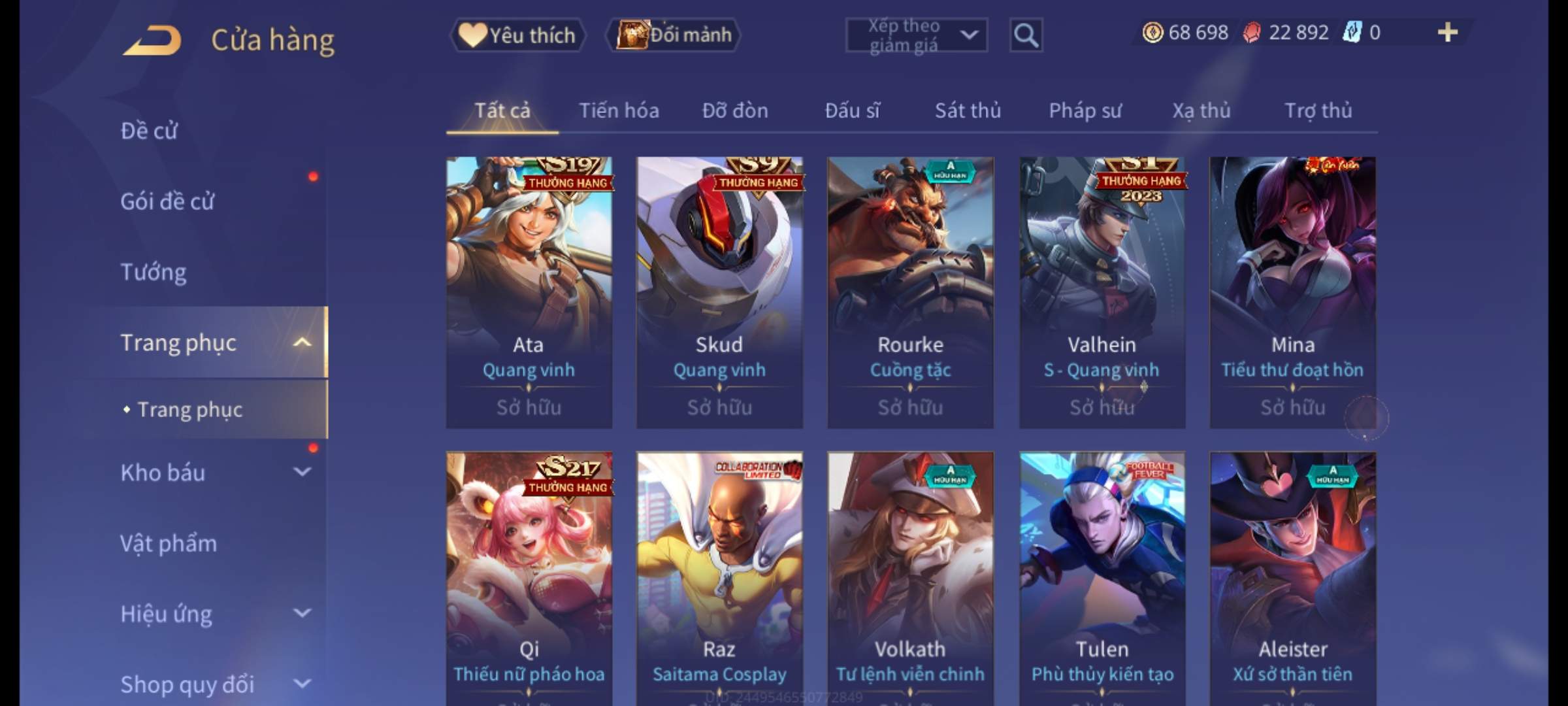Viewport: 1568px width, 706px height.
Task: Pick the Mina Tiểu thư đoạt hồn card
Action: (x=1292, y=292)
